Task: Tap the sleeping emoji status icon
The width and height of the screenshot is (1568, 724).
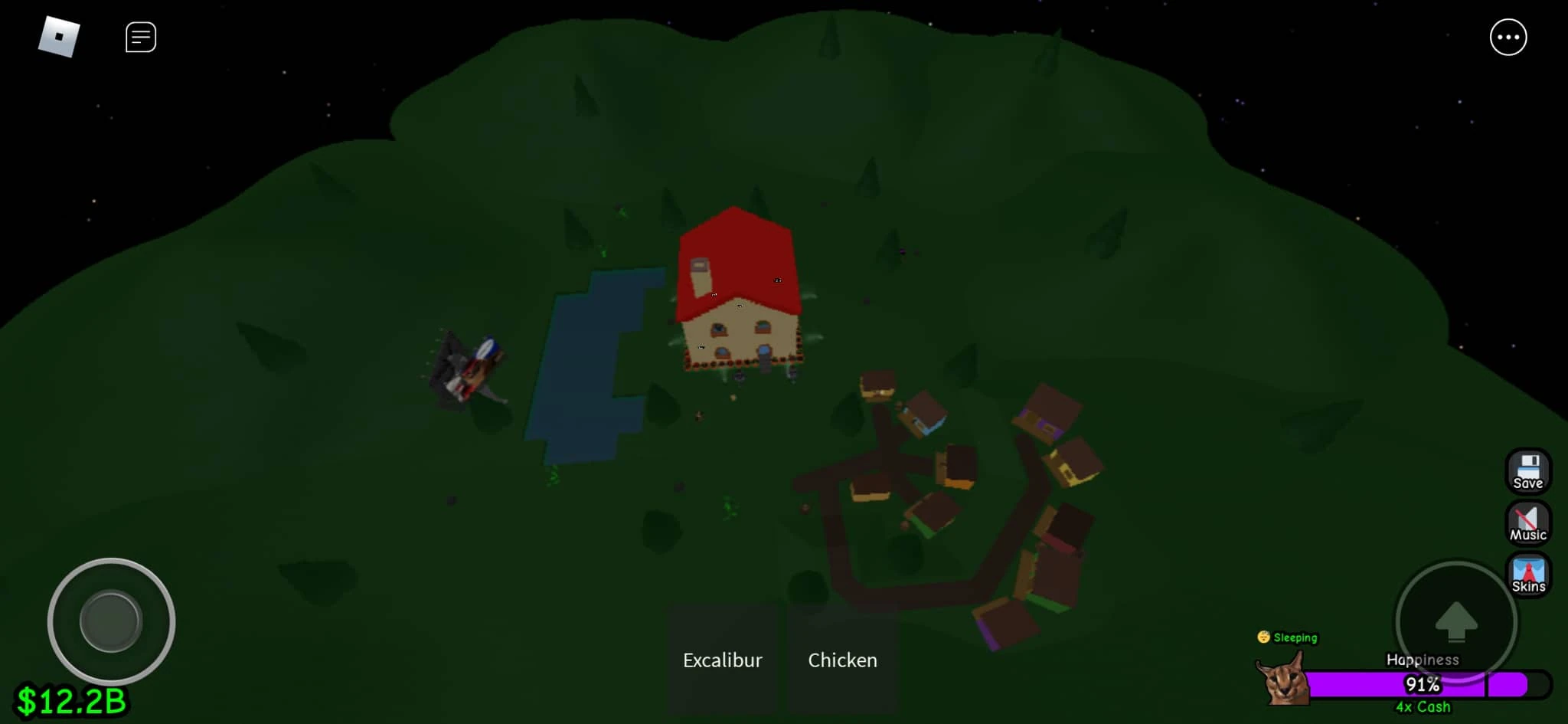Action: pos(1265,637)
